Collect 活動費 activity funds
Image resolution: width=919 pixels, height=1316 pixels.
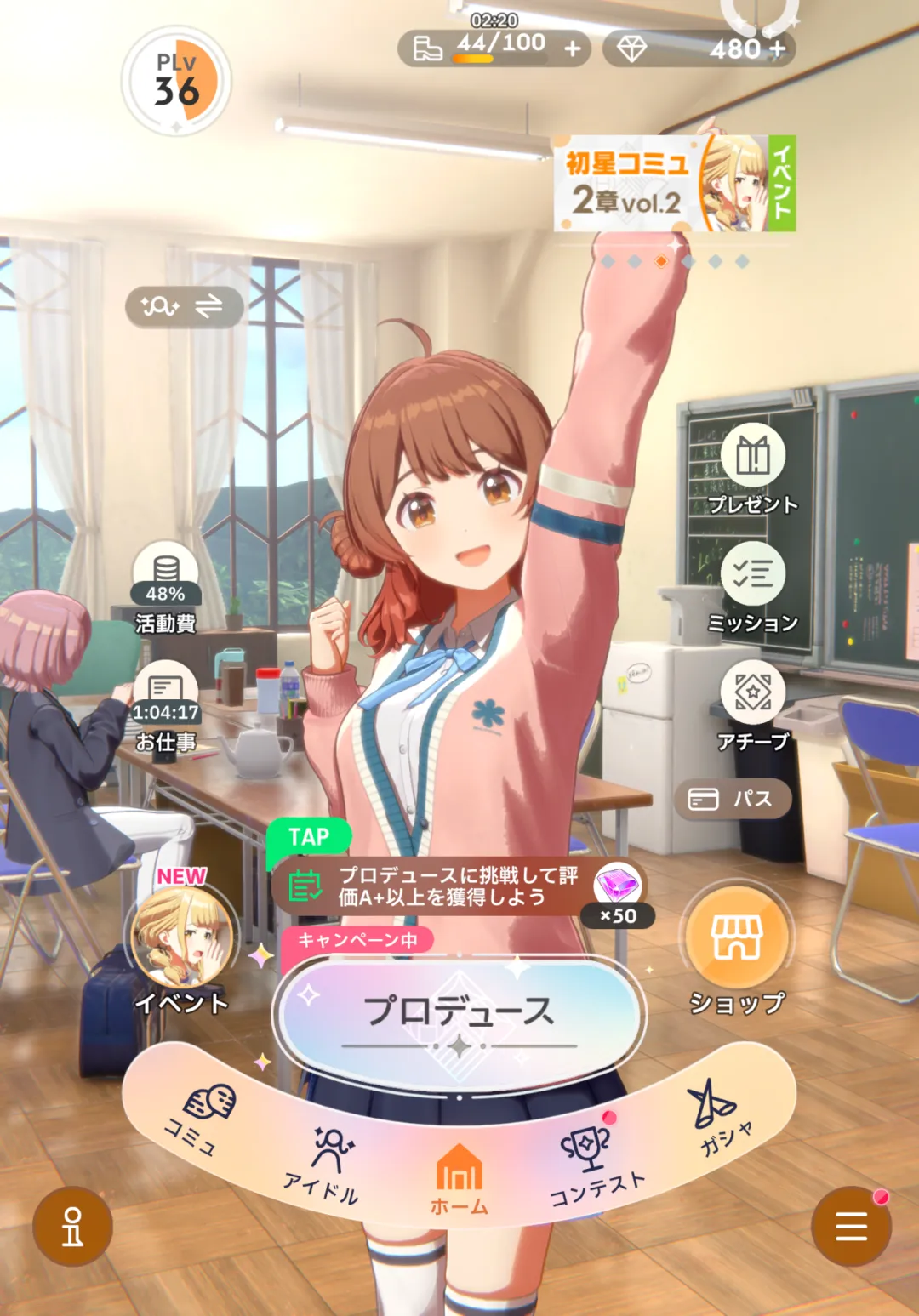point(165,587)
